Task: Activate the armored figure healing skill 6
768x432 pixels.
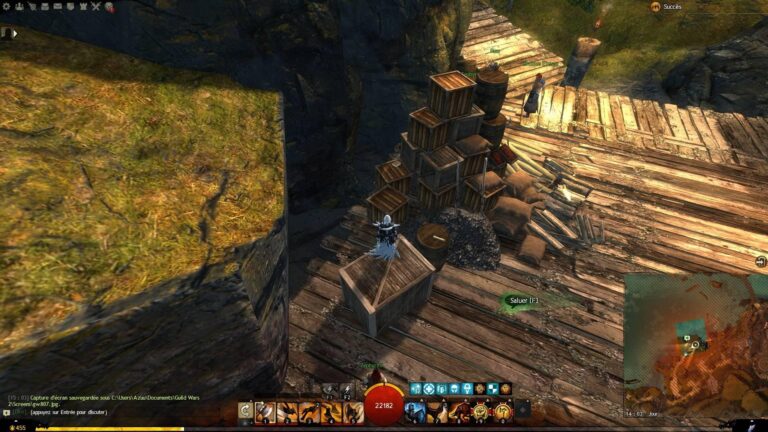Action: pyautogui.click(x=415, y=411)
